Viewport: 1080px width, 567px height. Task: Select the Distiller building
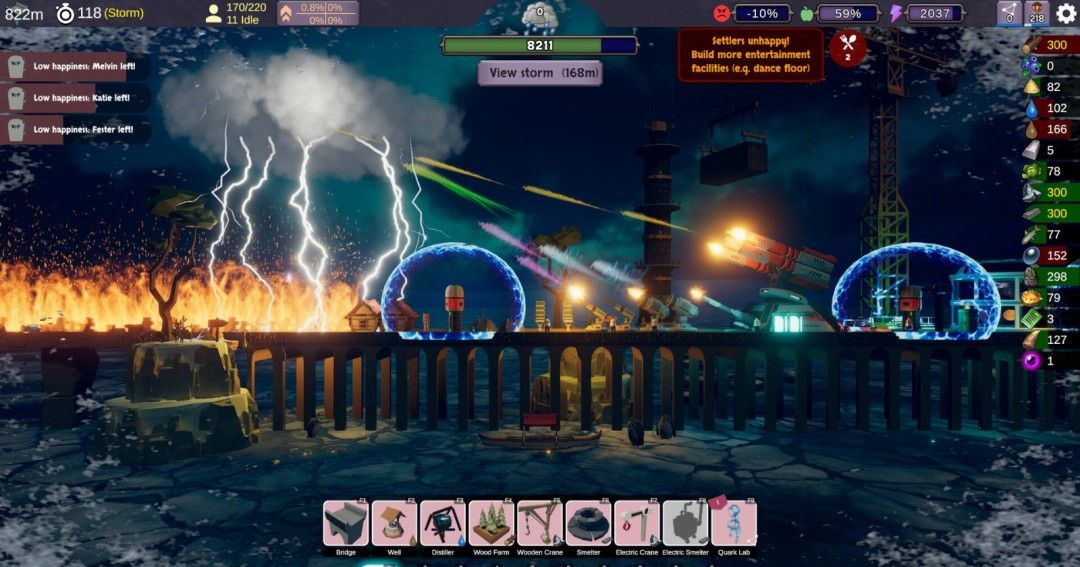pyautogui.click(x=443, y=524)
